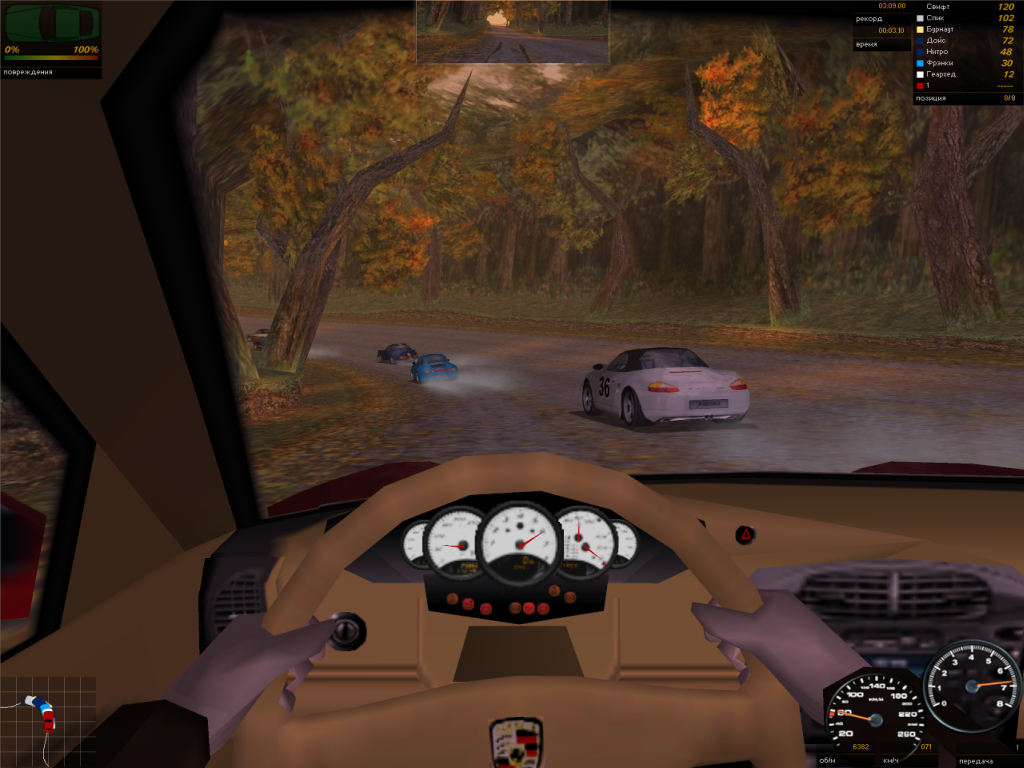Select racer Свифт in the standings
This screenshot has width=1024, height=768.
942,7
